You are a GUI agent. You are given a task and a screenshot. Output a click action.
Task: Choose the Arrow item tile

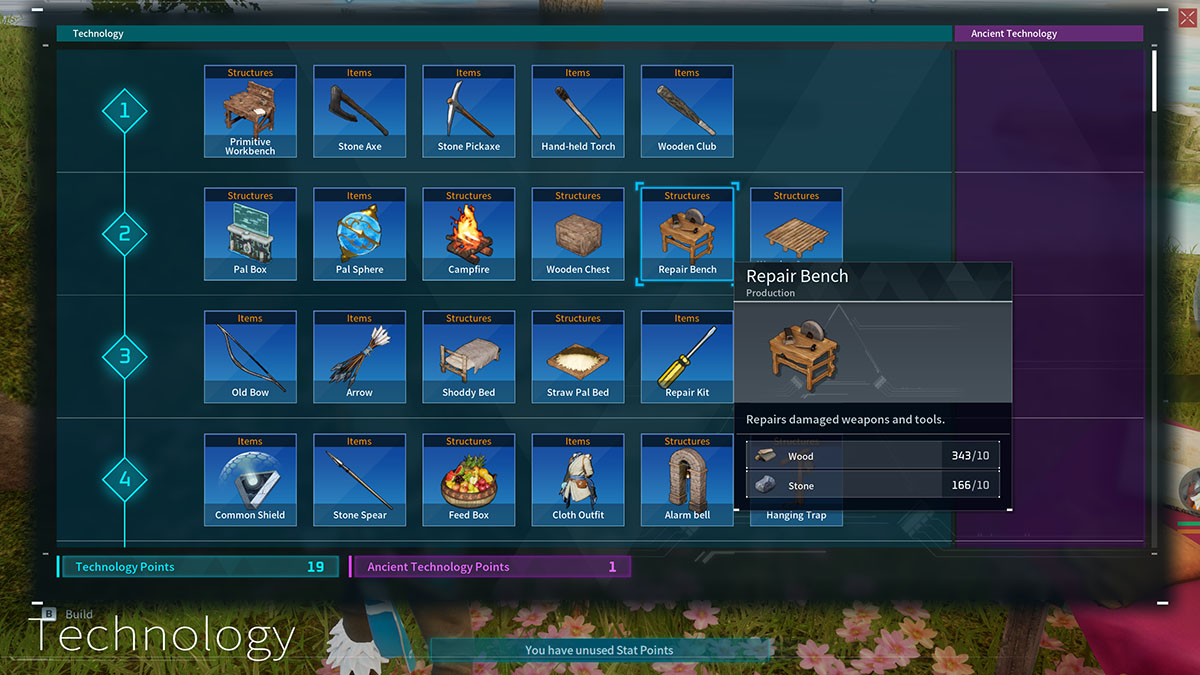pos(359,357)
